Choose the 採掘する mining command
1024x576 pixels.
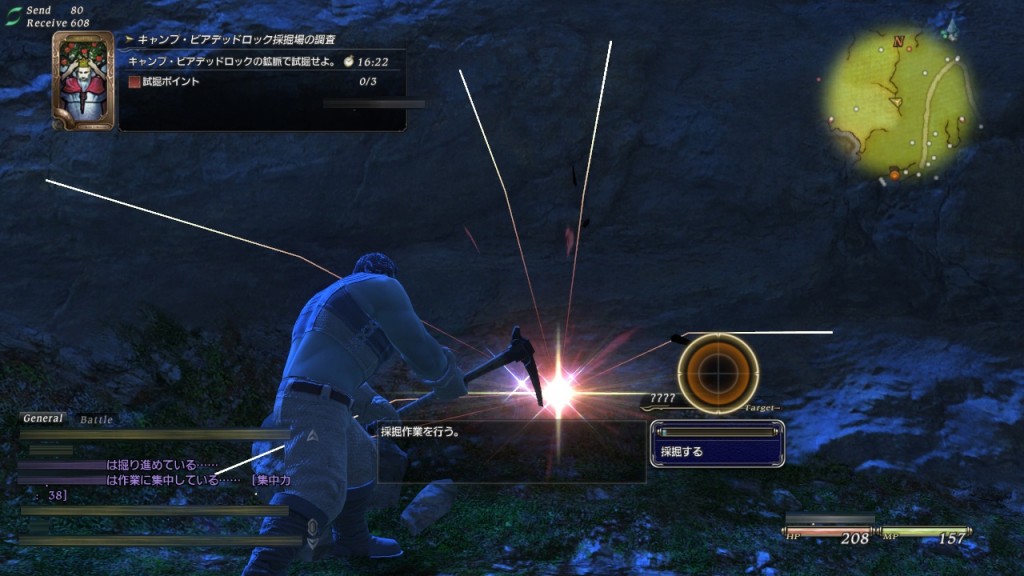(x=715, y=452)
